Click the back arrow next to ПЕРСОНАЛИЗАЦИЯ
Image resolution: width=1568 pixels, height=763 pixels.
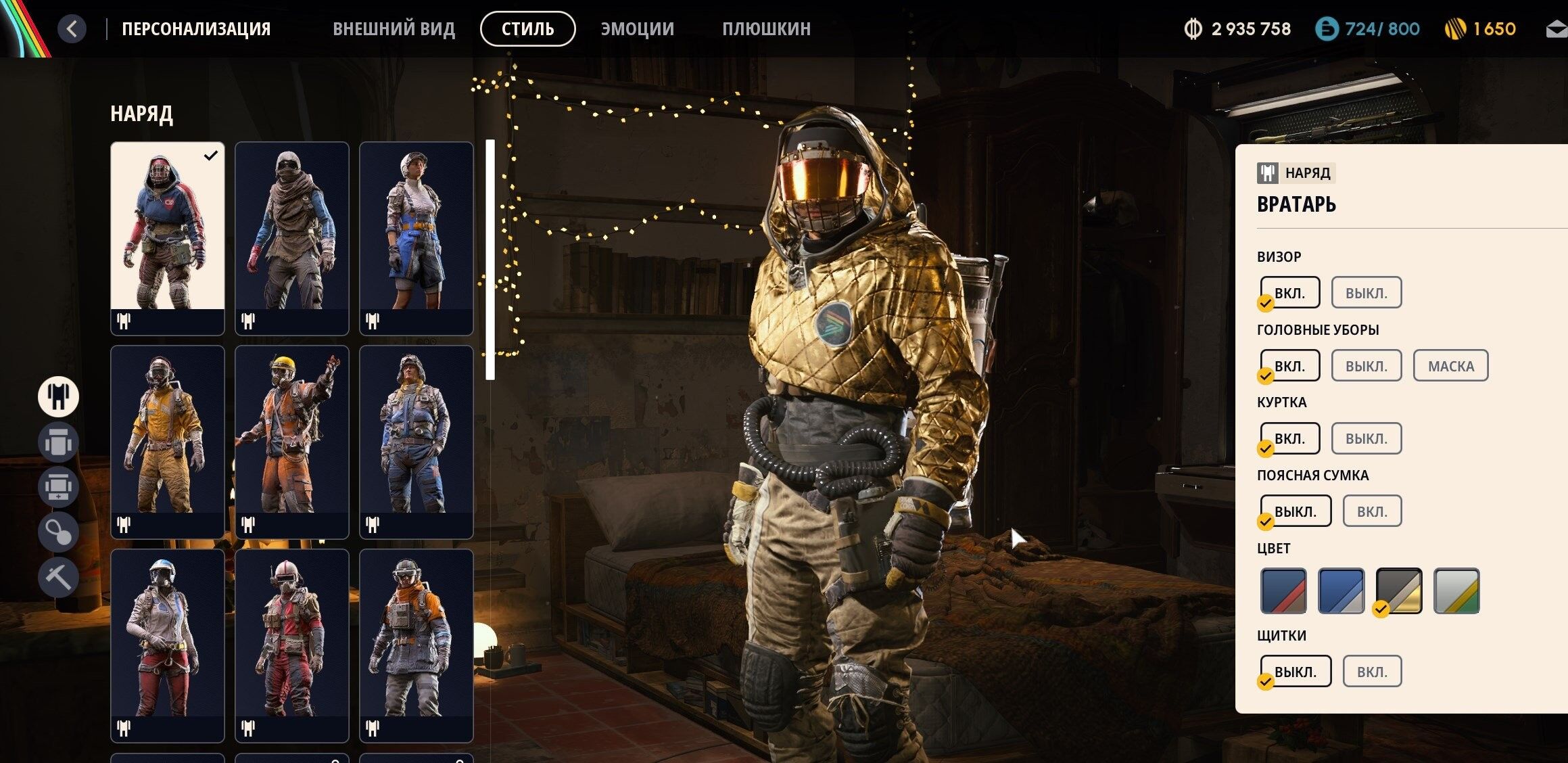coord(72,28)
